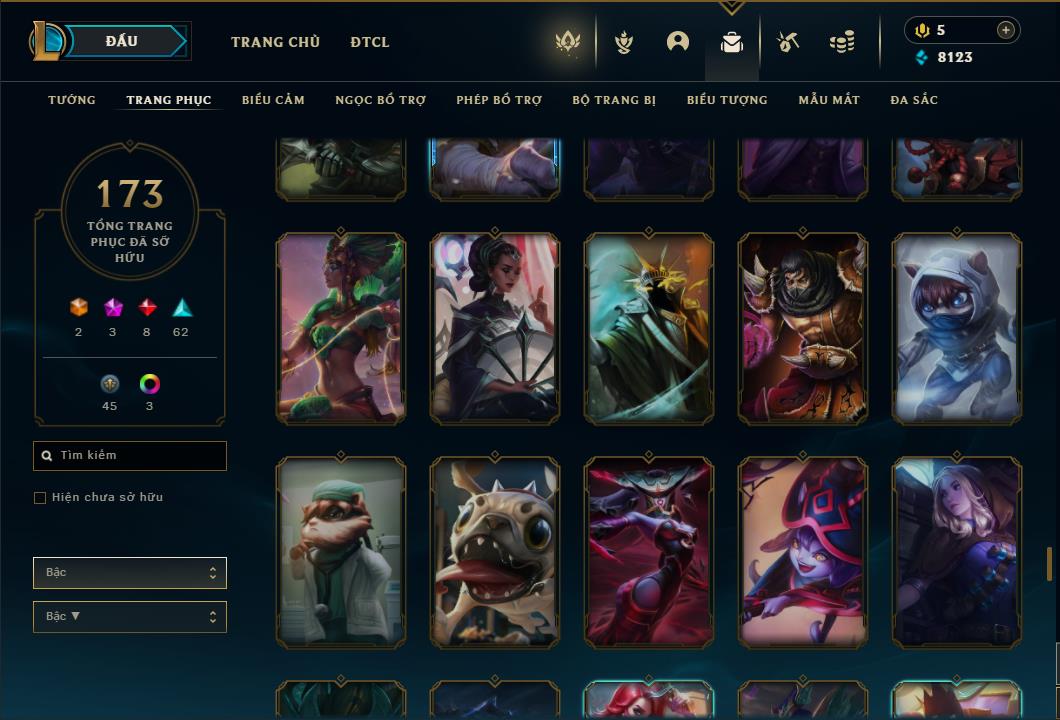Open the profile icon in top bar

[x=678, y=42]
